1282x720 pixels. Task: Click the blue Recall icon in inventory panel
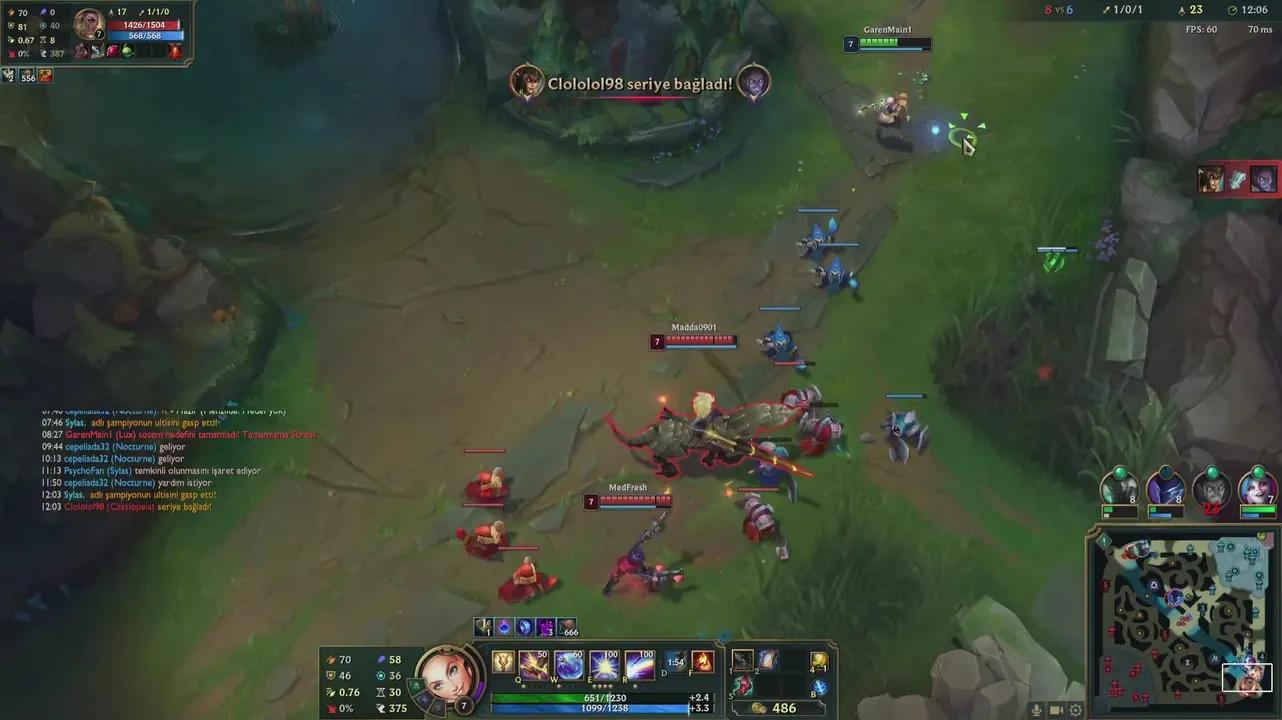(x=818, y=688)
